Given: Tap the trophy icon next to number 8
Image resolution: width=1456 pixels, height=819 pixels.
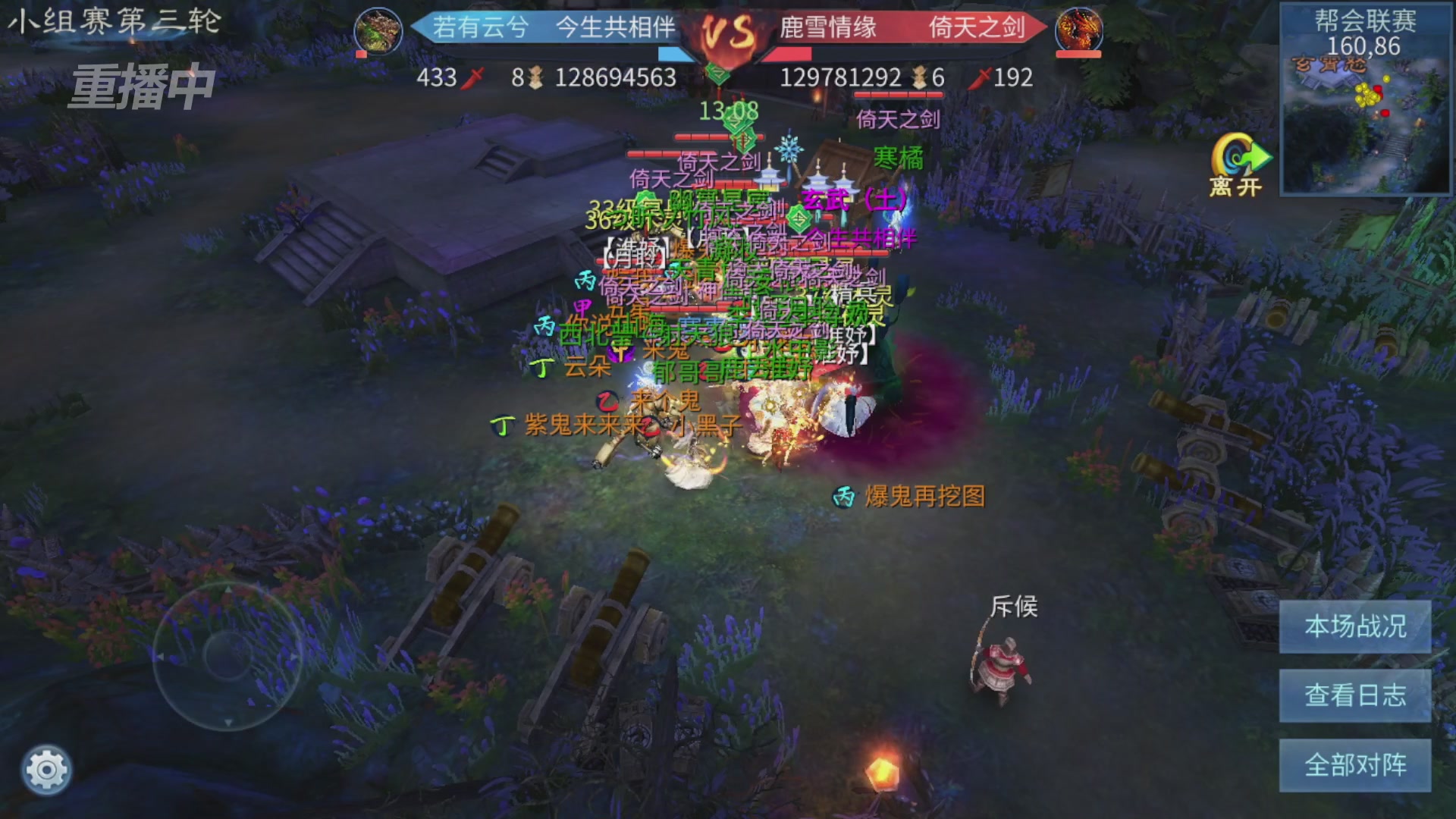Looking at the screenshot, I should 535,78.
